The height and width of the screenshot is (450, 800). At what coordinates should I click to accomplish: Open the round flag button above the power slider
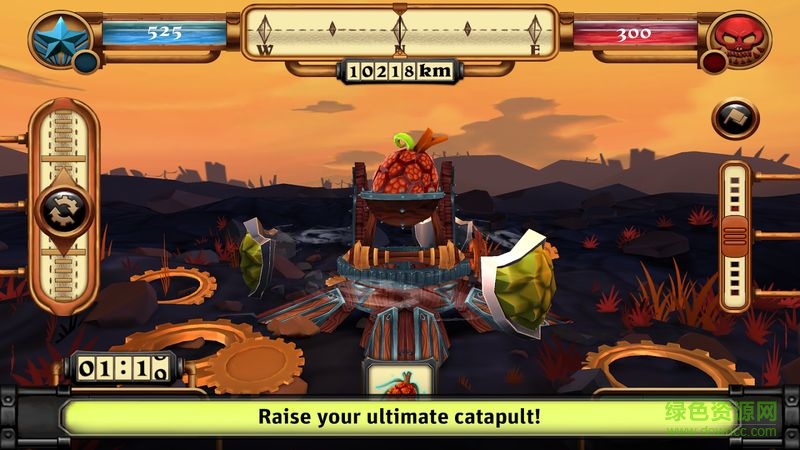pos(735,118)
